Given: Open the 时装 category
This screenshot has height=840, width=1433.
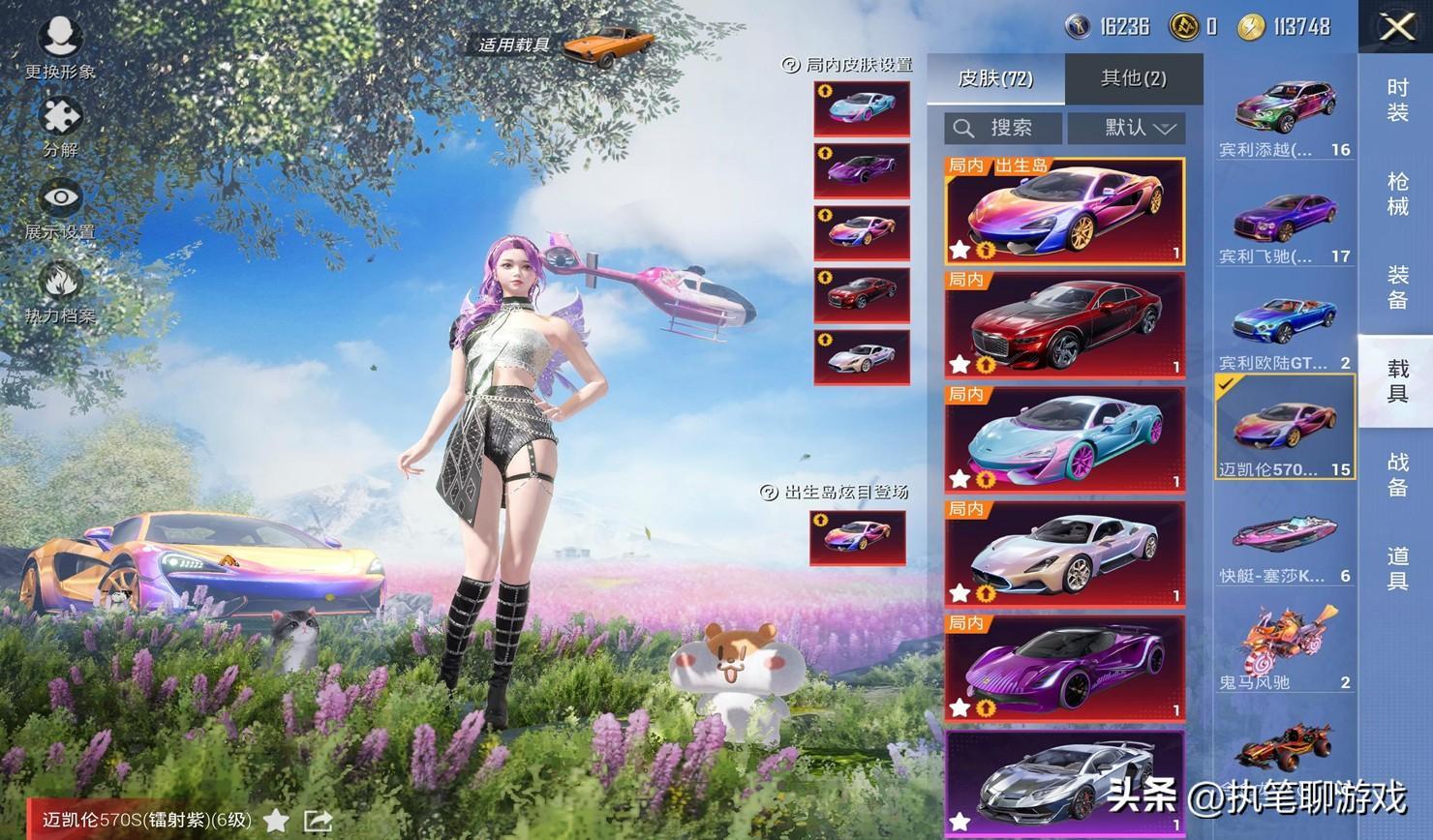Looking at the screenshot, I should pos(1396,101).
